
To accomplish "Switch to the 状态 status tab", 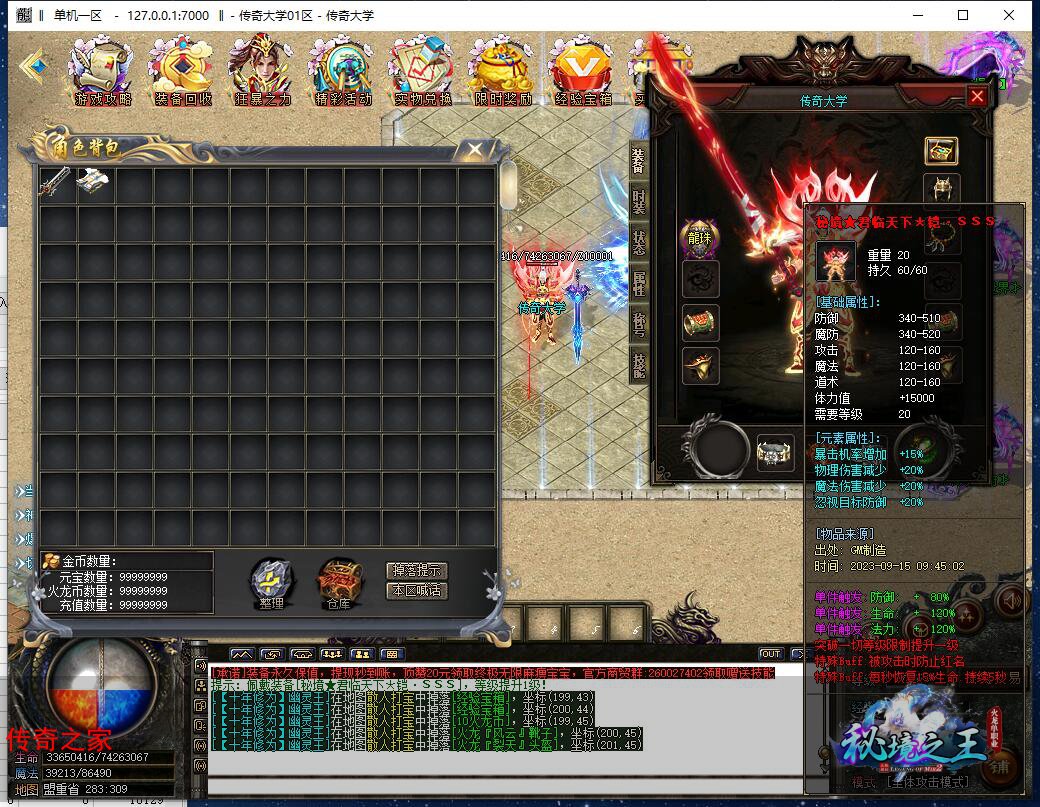I will [639, 243].
